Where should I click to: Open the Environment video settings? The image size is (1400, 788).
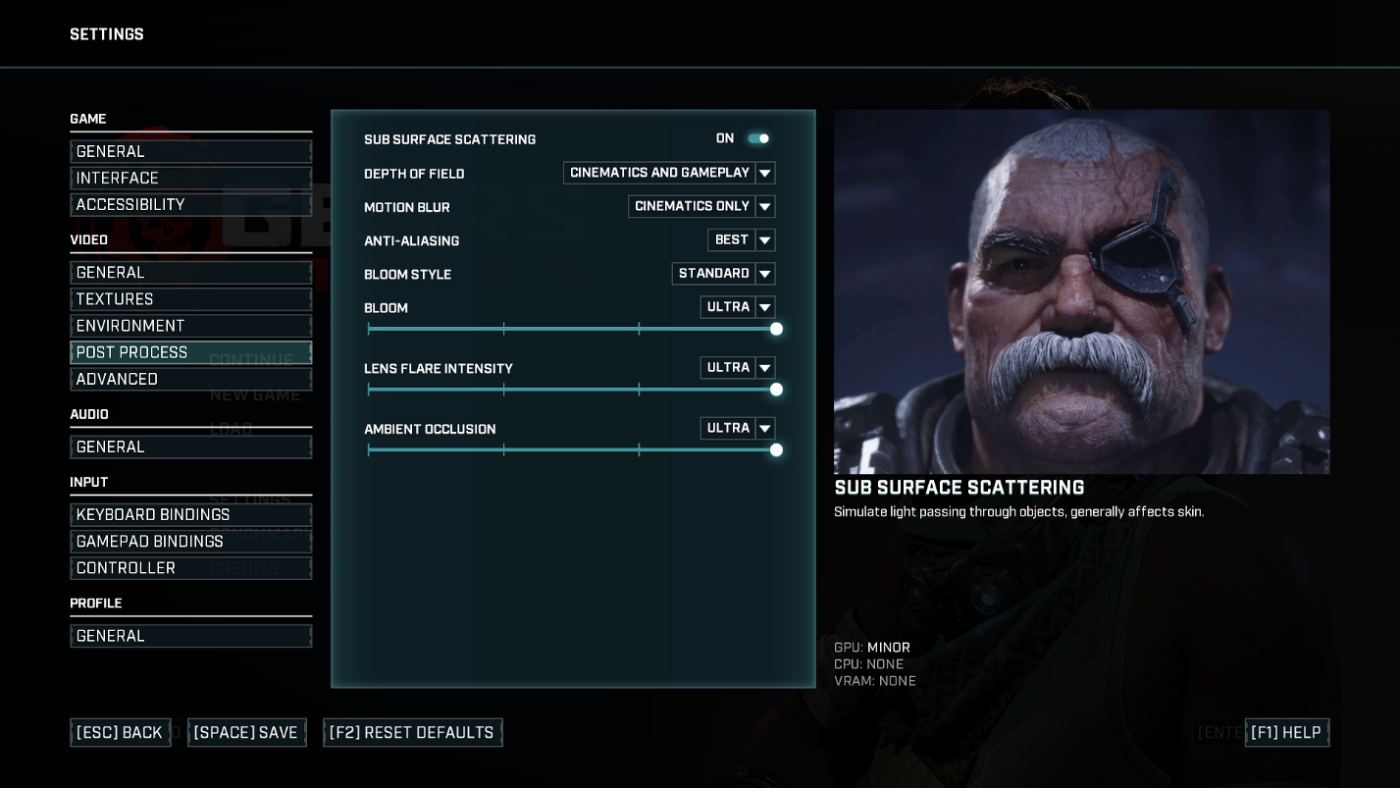pyautogui.click(x=190, y=325)
